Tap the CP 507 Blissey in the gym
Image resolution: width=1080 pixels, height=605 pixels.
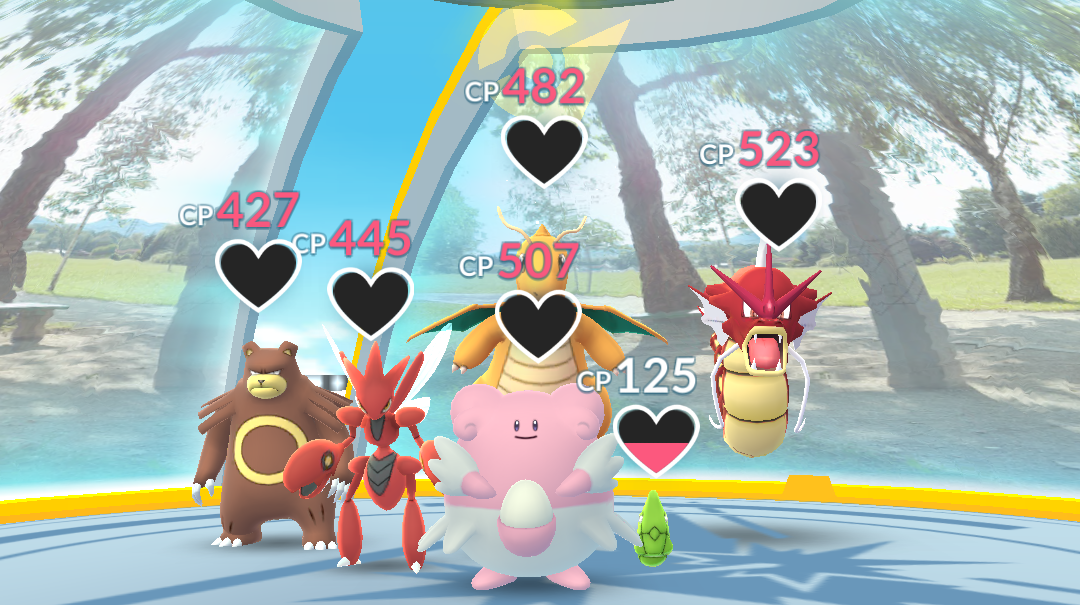click(520, 480)
